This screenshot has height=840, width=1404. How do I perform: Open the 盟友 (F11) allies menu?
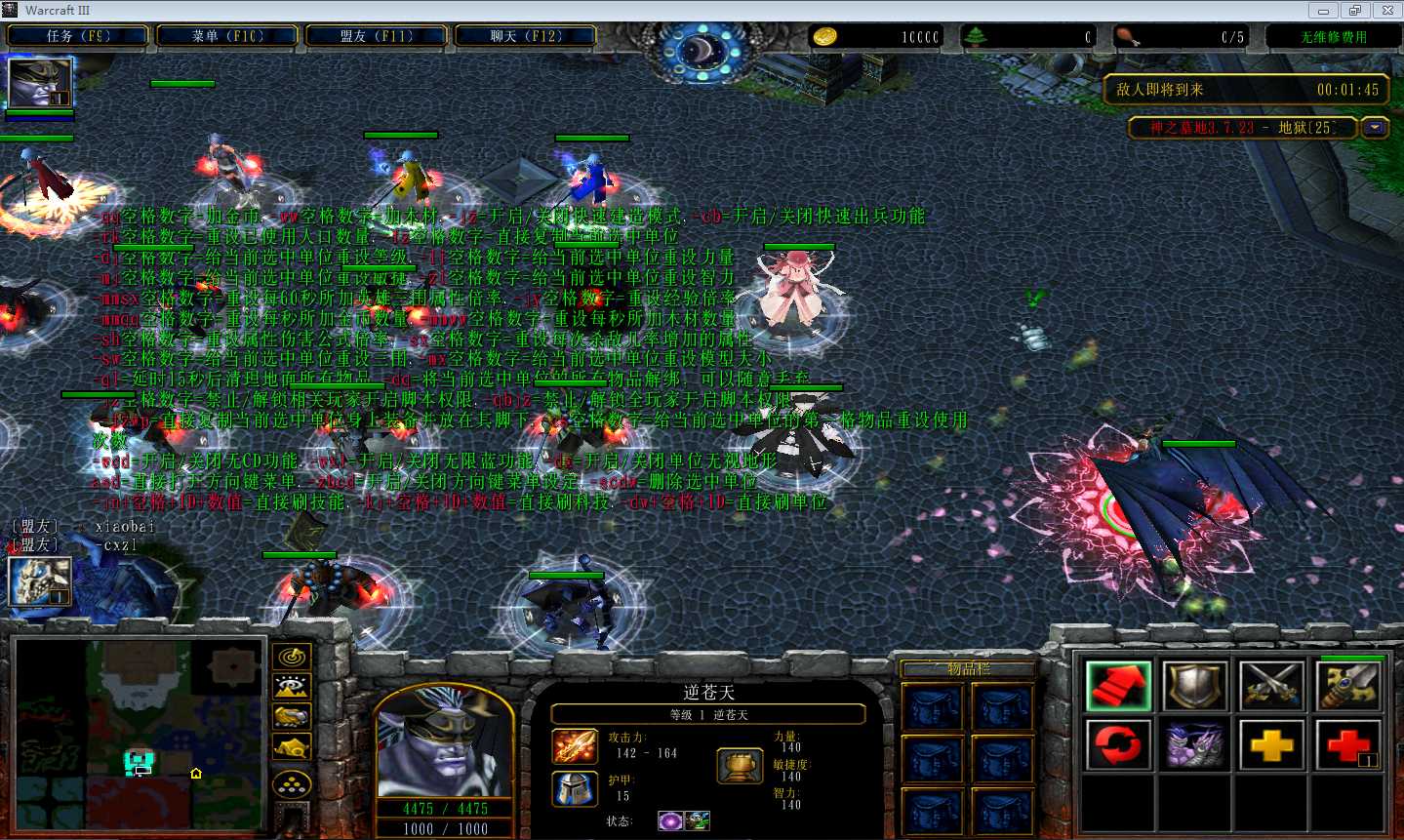click(377, 36)
